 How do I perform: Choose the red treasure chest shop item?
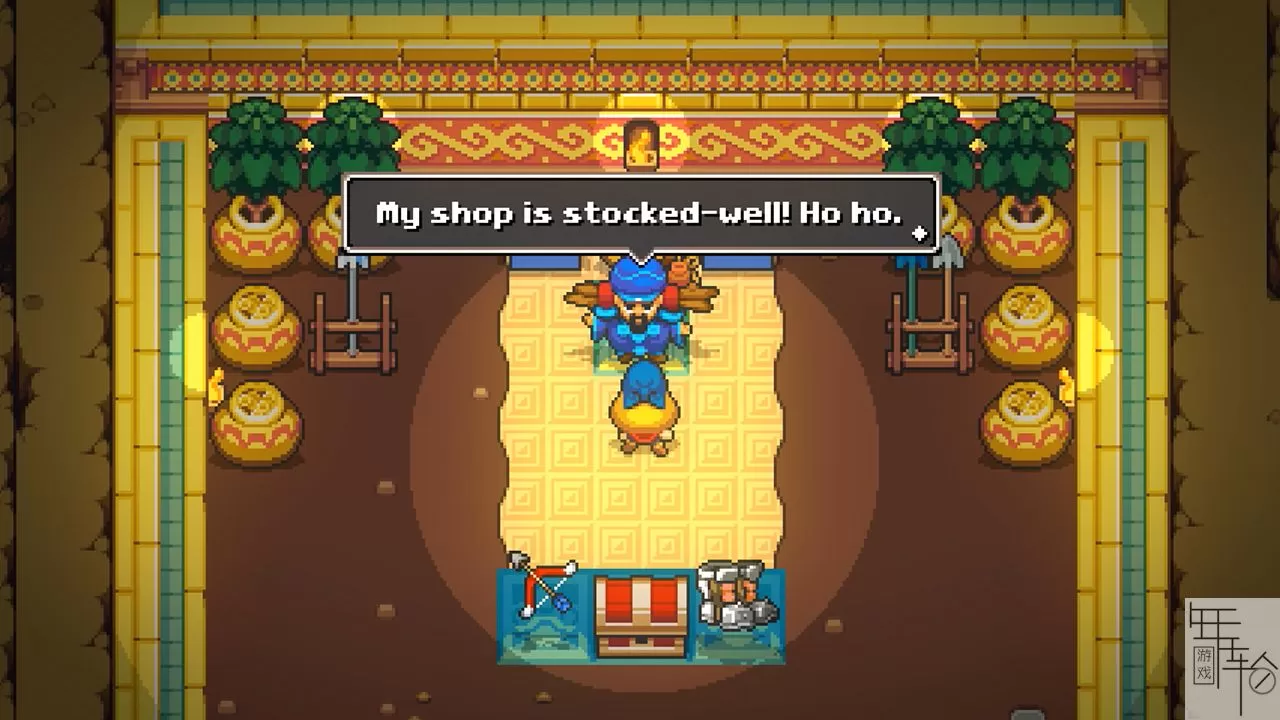pos(640,612)
